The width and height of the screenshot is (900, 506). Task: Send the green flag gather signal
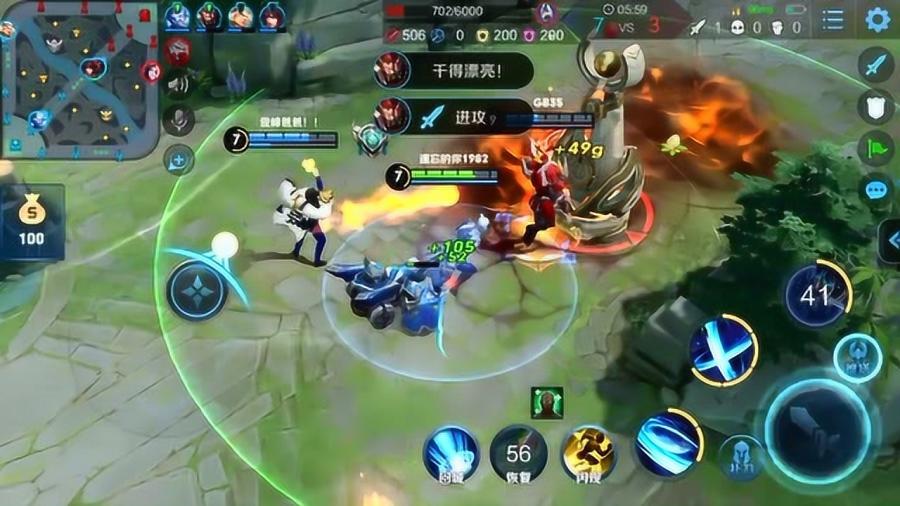tap(876, 148)
